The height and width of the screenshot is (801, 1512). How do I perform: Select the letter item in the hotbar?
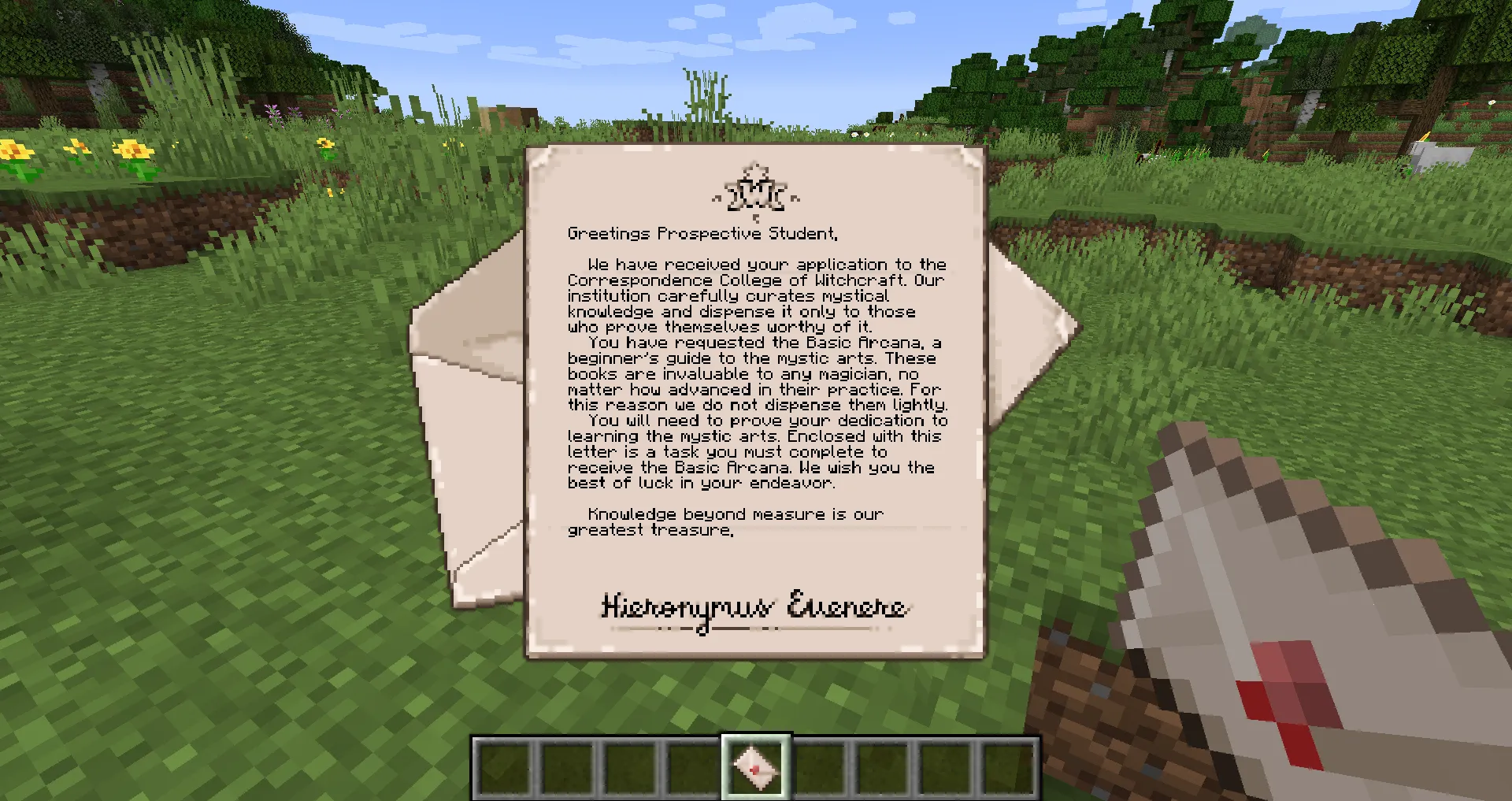coord(756,768)
